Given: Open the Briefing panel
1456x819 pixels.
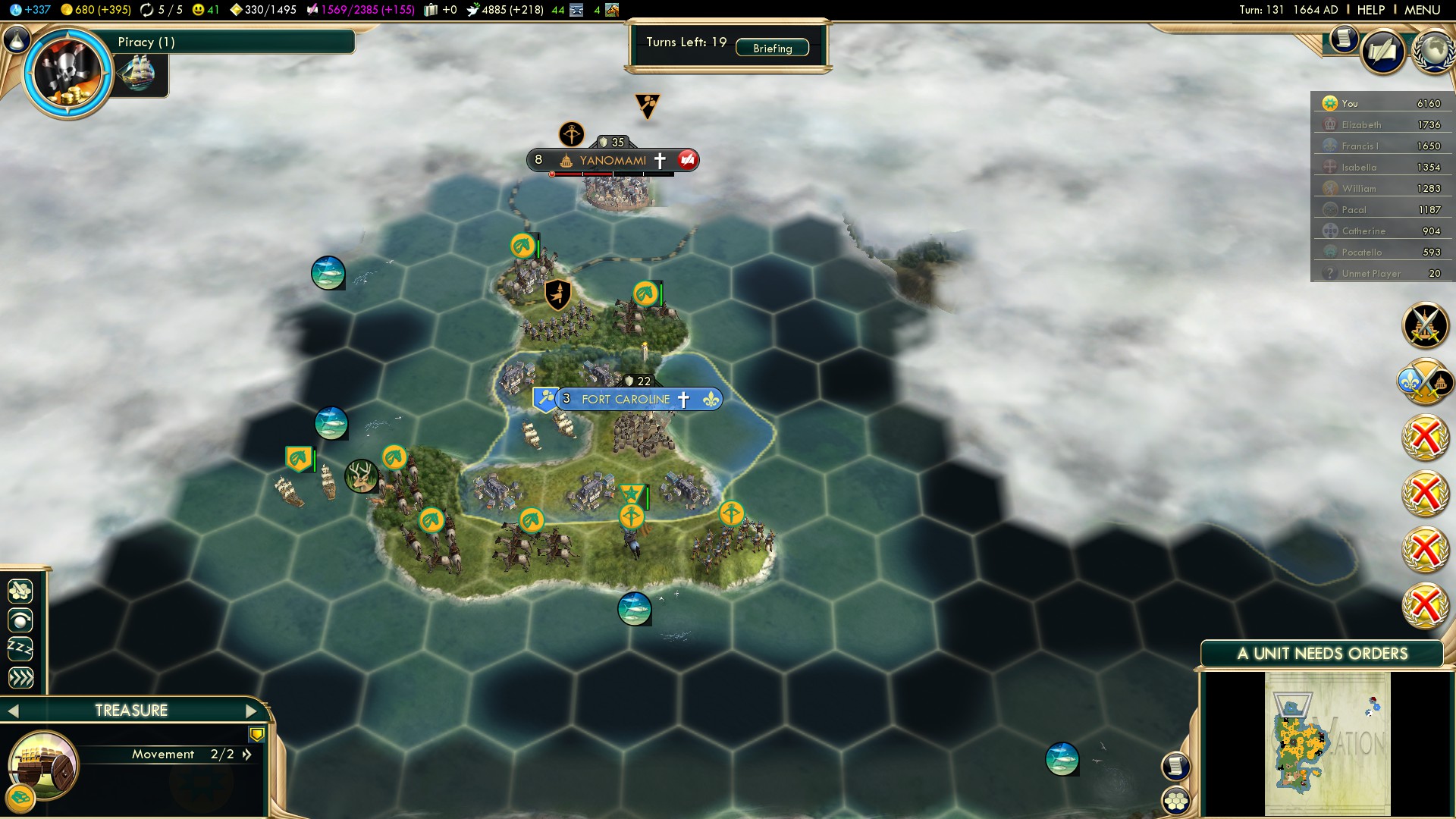Looking at the screenshot, I should [772, 48].
